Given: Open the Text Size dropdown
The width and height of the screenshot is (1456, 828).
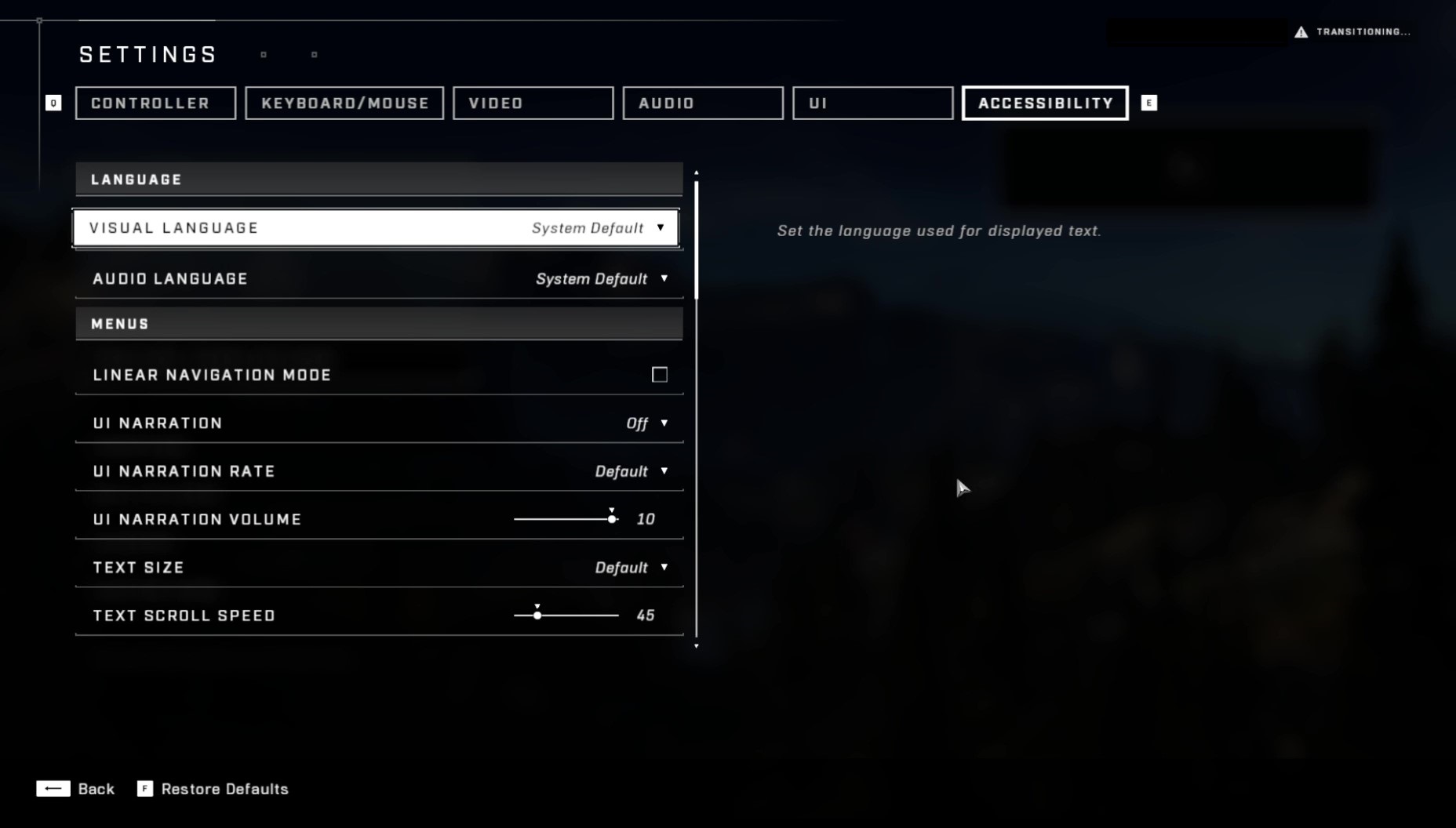Looking at the screenshot, I should (664, 567).
